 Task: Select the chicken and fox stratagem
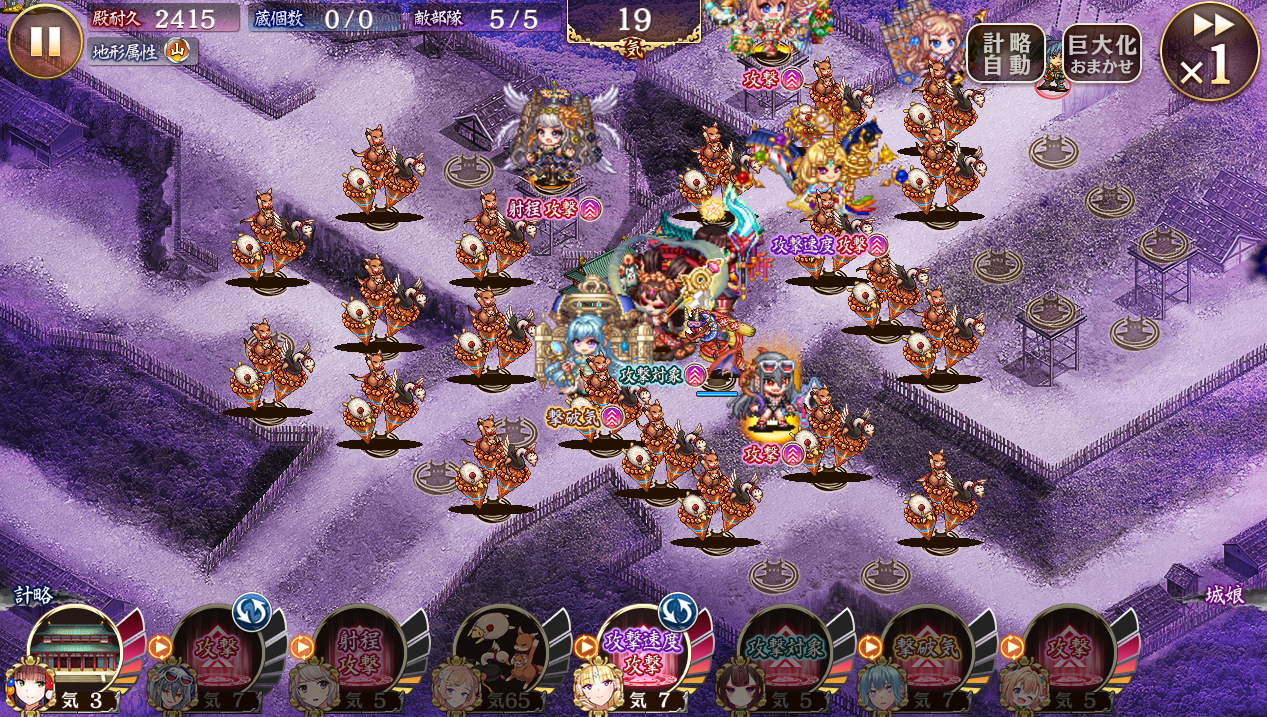tap(500, 651)
